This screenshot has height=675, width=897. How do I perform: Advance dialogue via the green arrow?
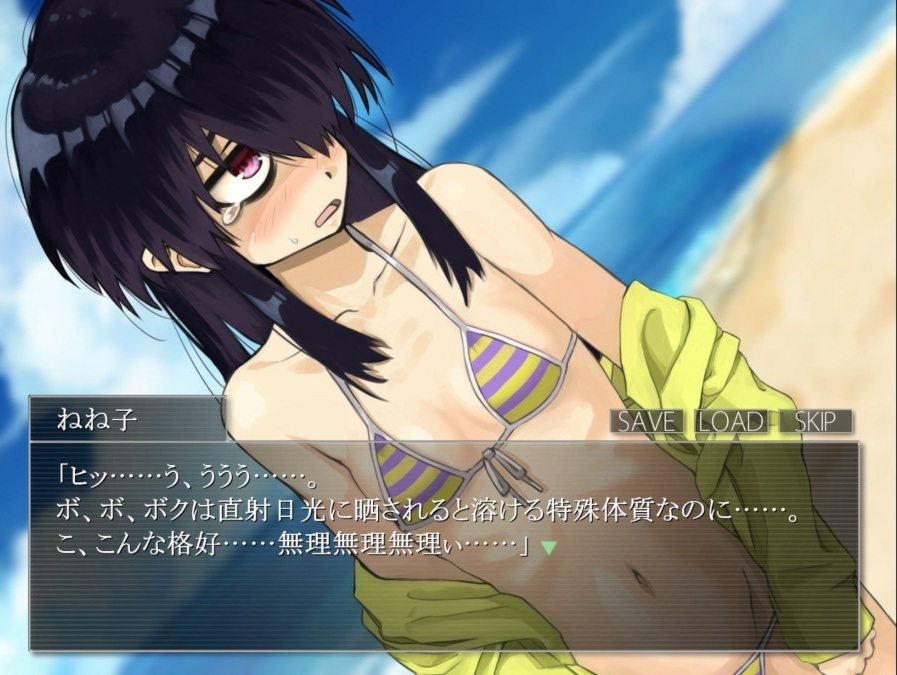pos(548,547)
